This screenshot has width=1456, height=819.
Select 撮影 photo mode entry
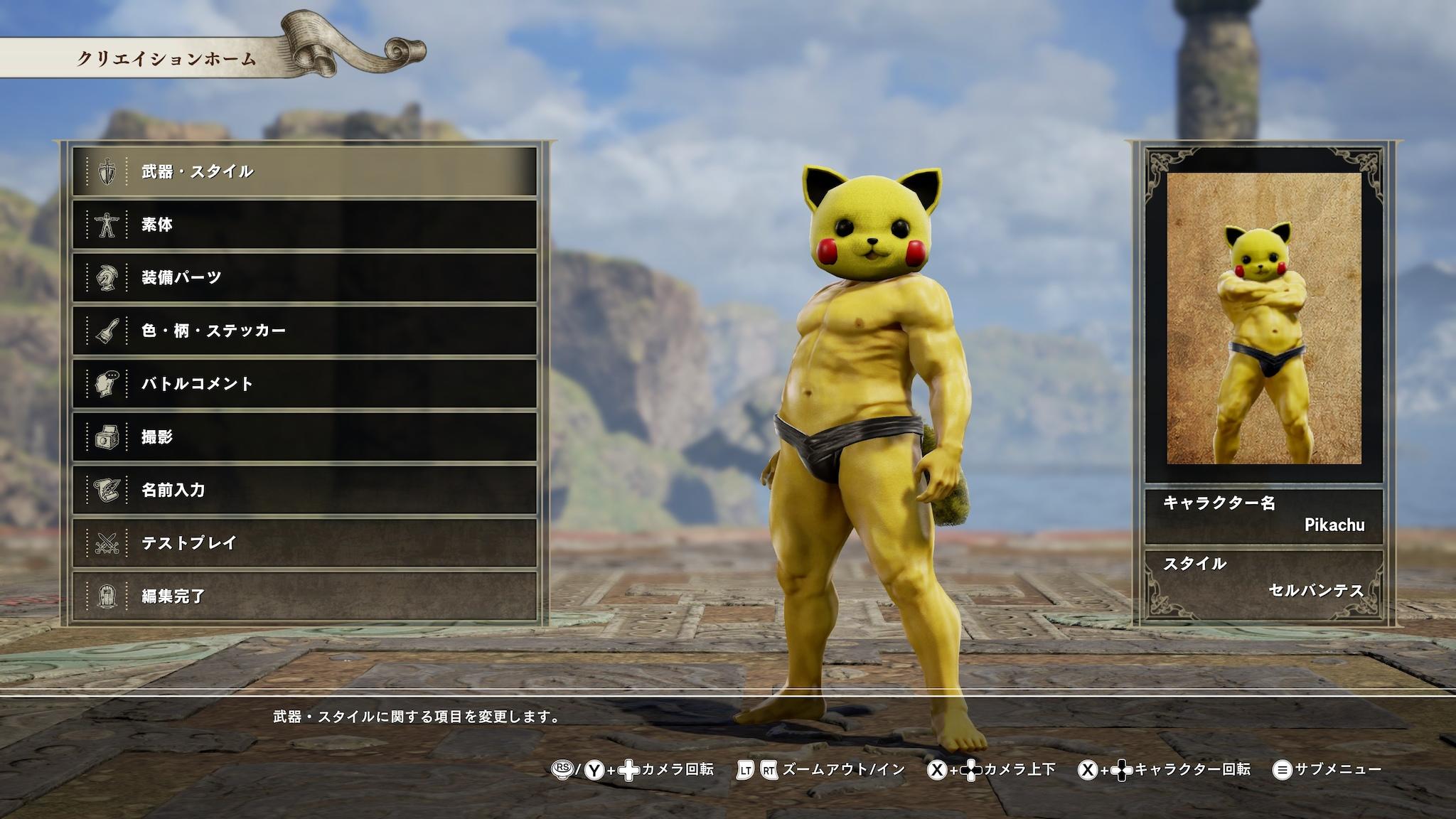(x=304, y=437)
